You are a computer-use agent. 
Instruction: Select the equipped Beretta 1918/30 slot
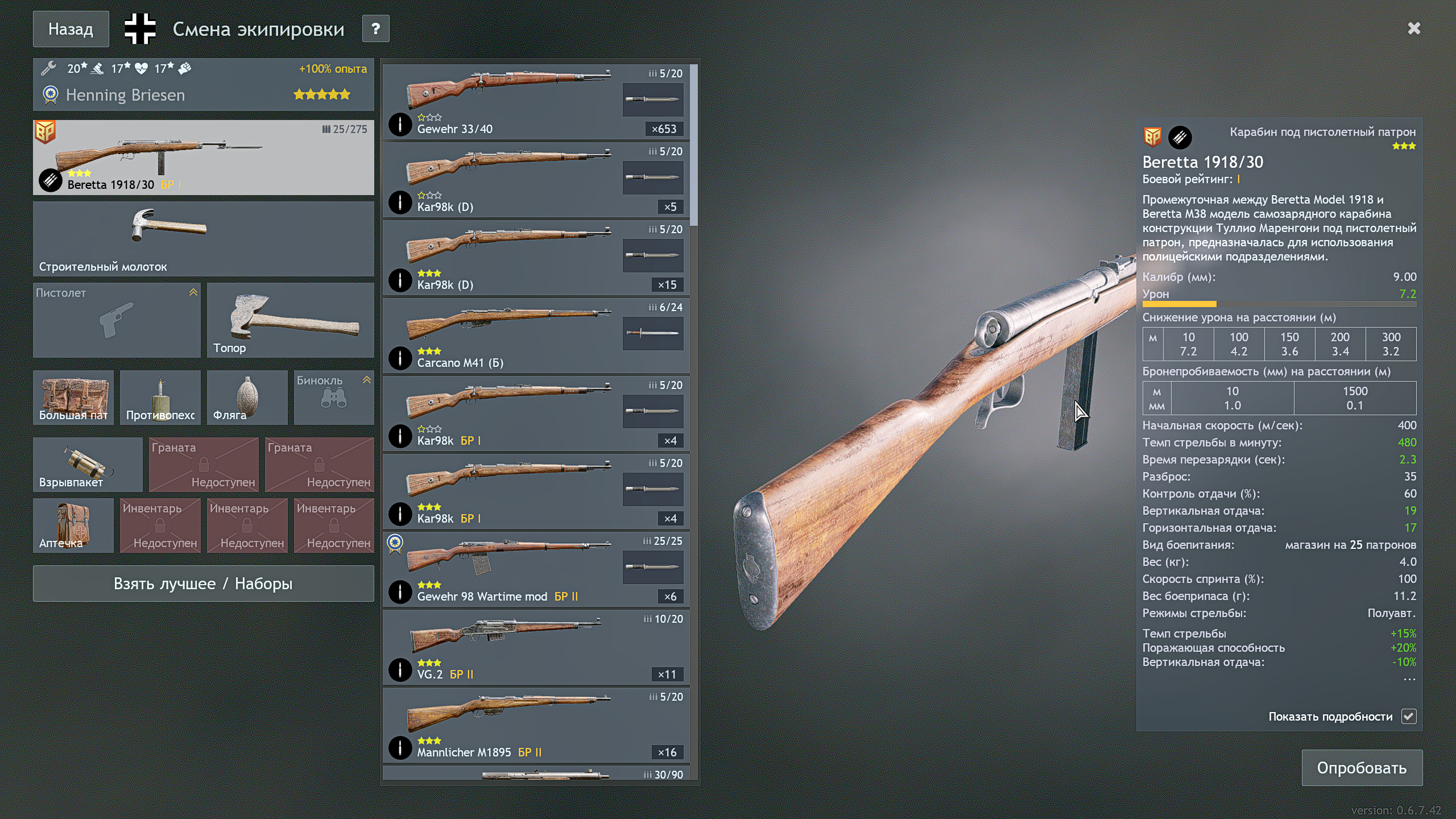[203, 158]
